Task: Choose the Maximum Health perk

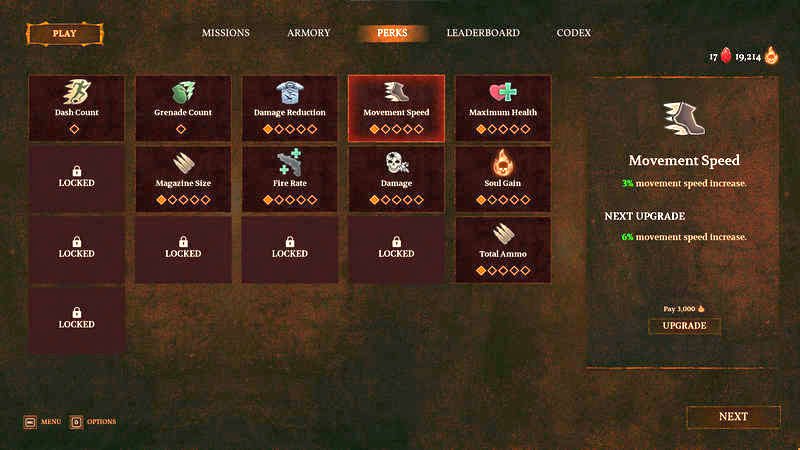Action: point(503,108)
